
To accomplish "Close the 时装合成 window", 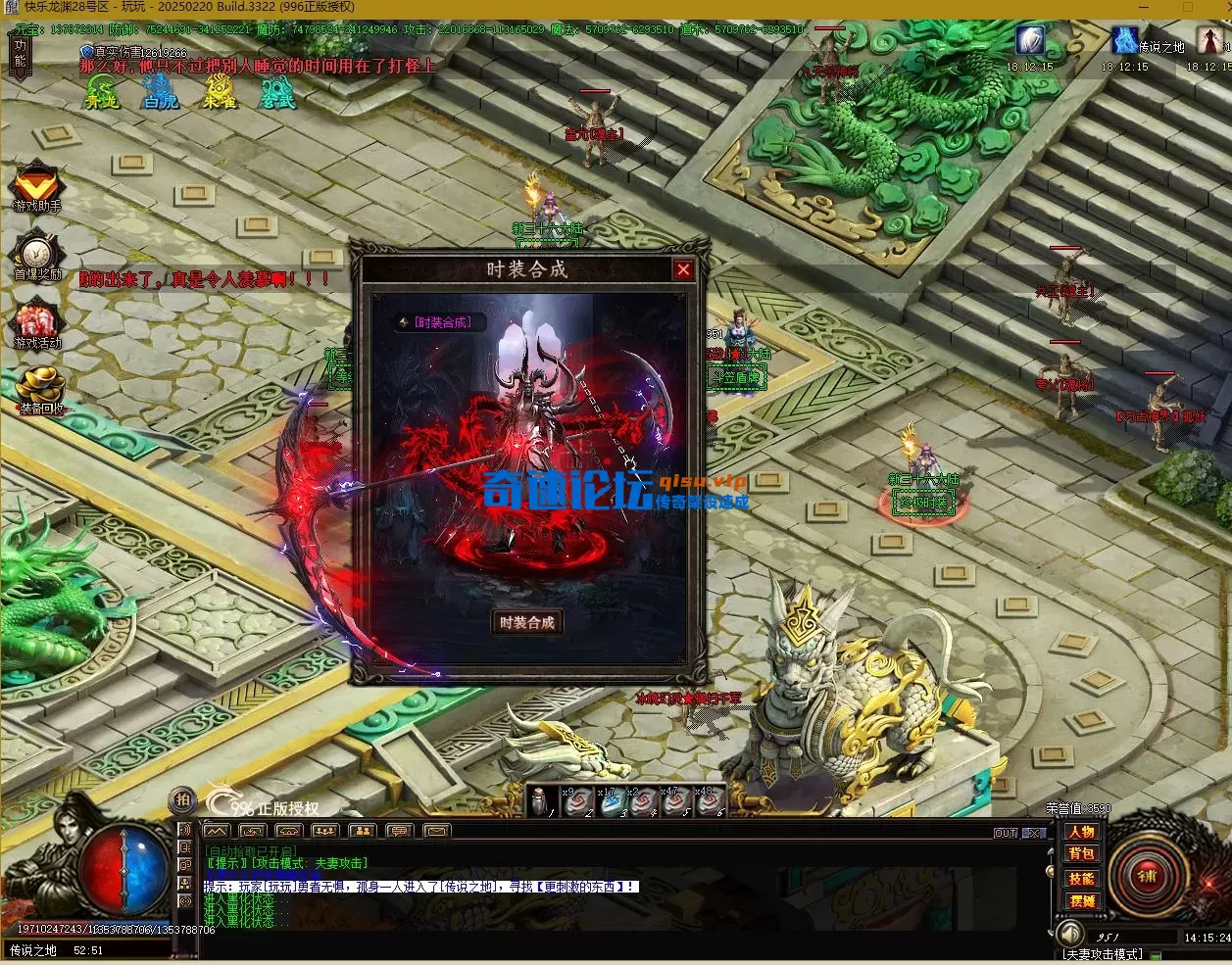I will (683, 270).
